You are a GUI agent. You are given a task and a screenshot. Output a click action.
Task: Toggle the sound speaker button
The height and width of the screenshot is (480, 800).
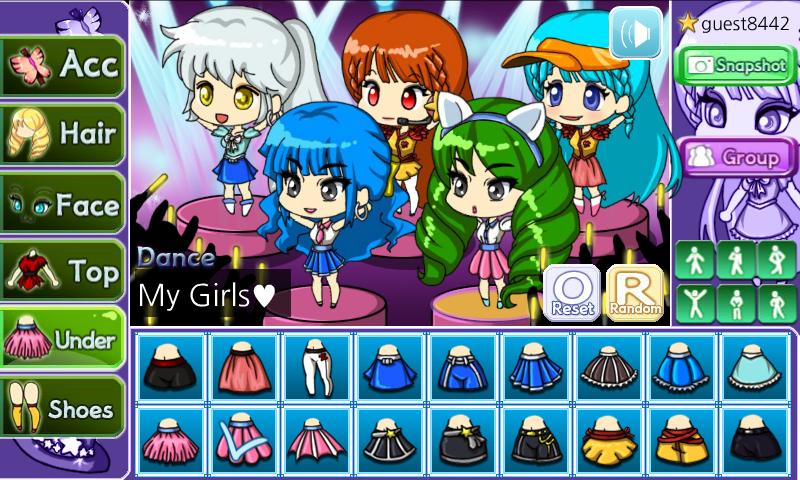[x=636, y=32]
